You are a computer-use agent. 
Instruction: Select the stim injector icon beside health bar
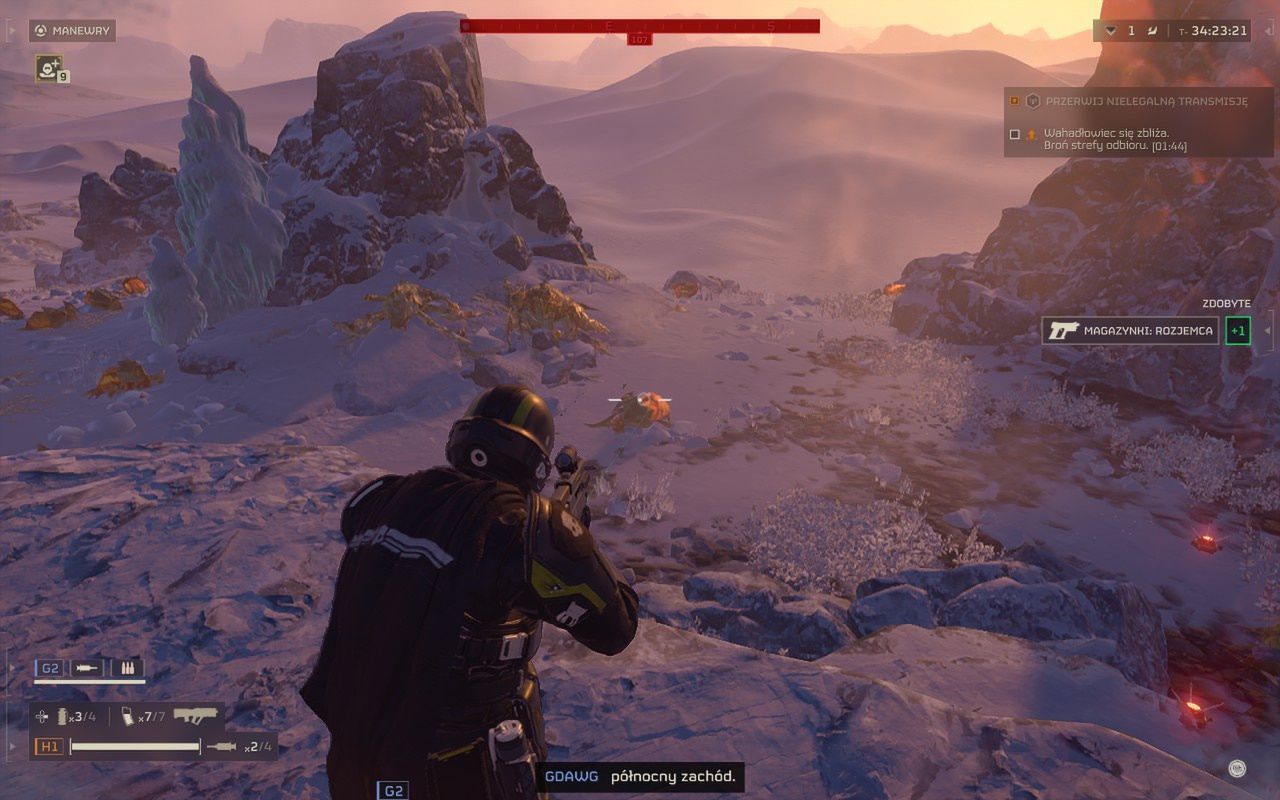(221, 746)
